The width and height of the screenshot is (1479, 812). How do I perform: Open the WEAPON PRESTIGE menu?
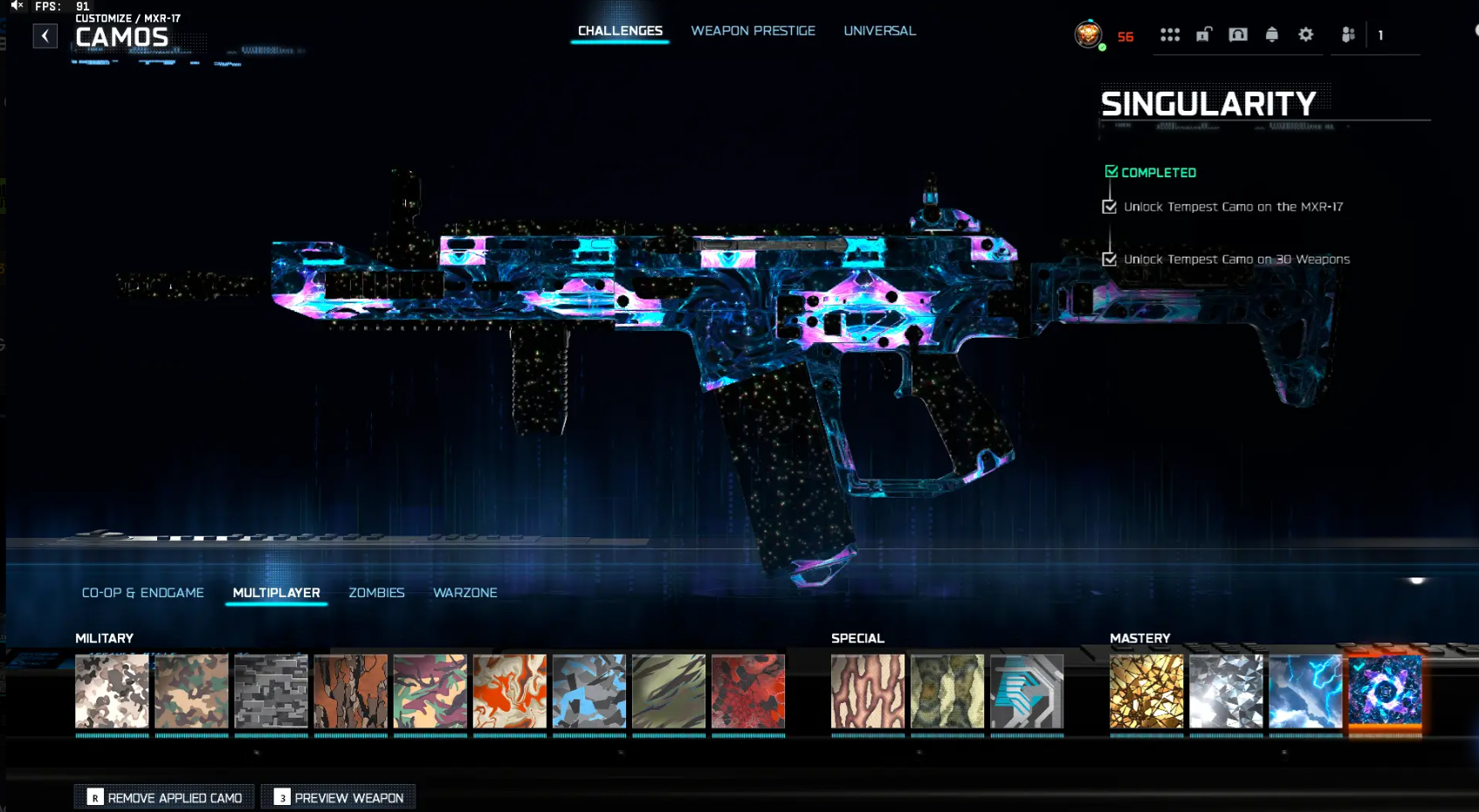[753, 31]
